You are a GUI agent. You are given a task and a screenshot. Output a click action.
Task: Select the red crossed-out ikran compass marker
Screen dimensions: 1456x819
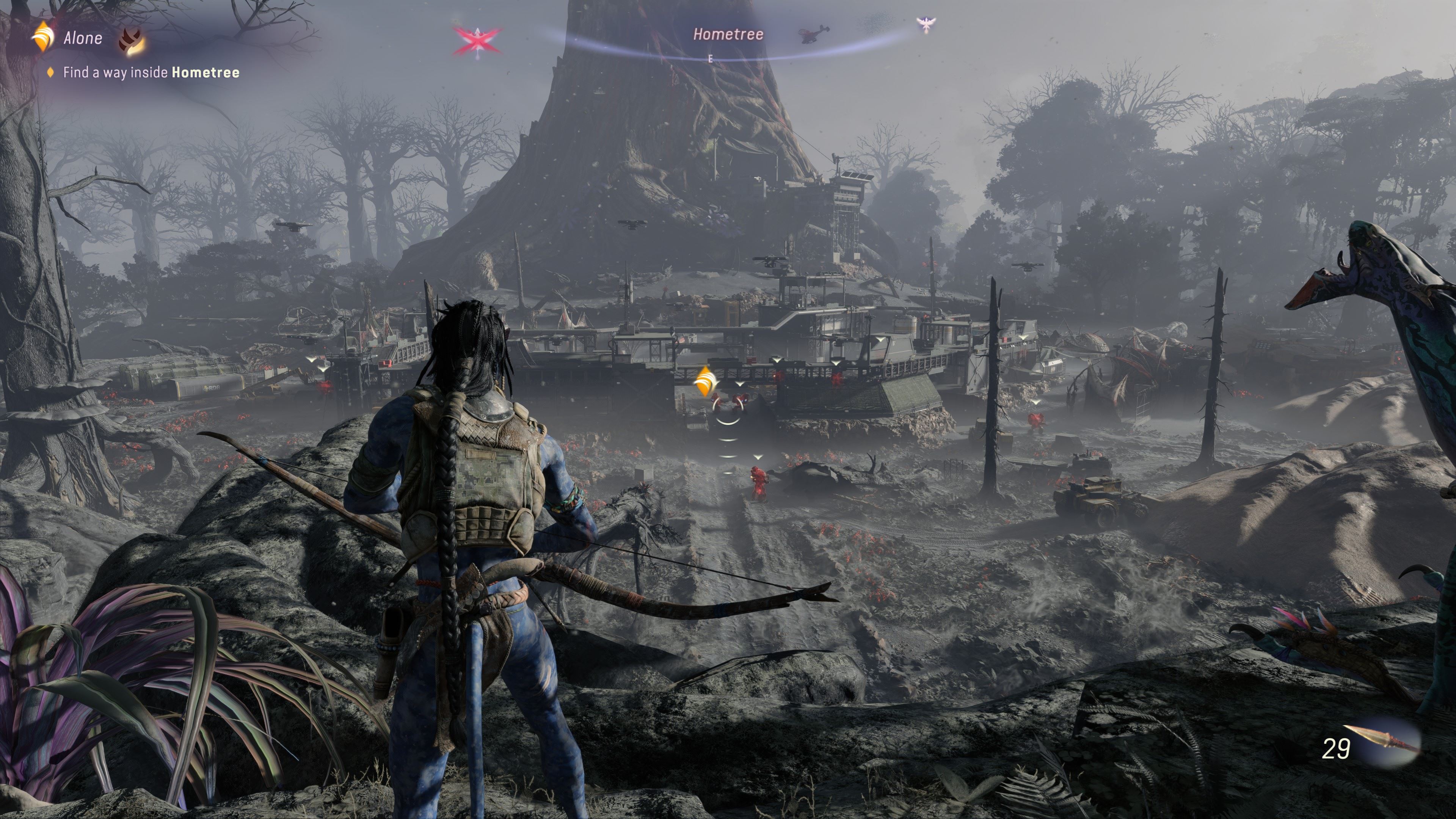(x=477, y=40)
